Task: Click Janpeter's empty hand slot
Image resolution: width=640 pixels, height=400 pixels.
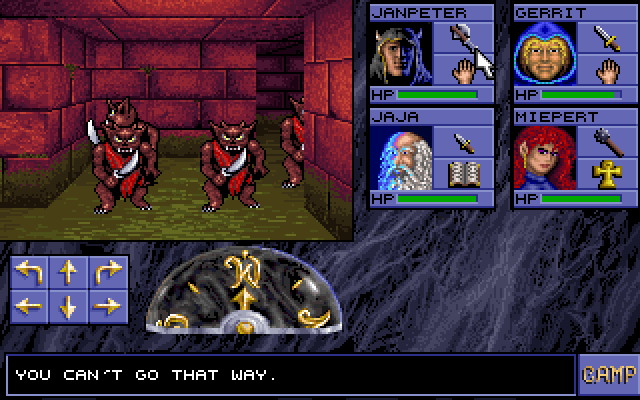Action: [x=462, y=71]
